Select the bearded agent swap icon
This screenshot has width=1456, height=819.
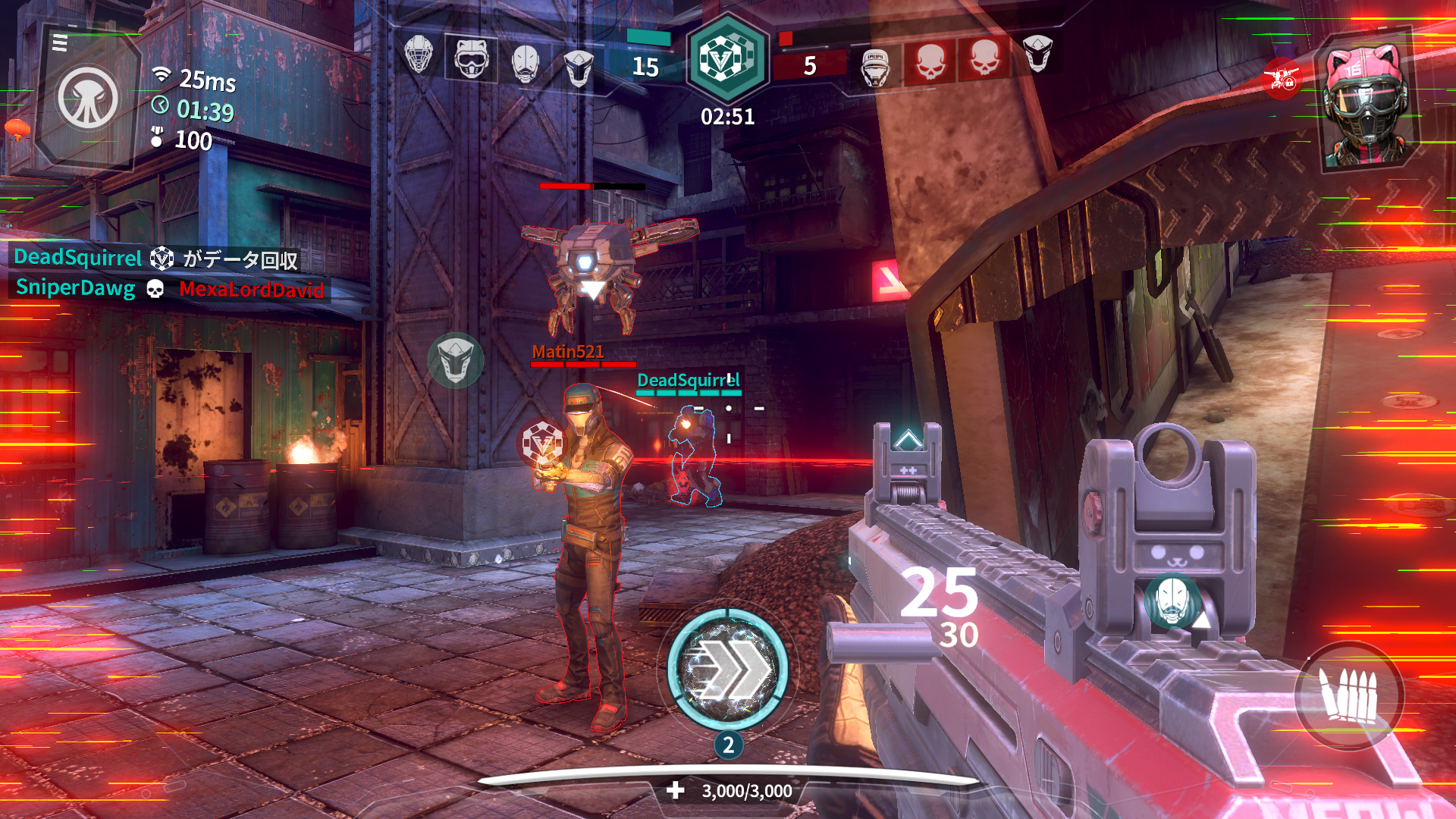click(x=1172, y=602)
